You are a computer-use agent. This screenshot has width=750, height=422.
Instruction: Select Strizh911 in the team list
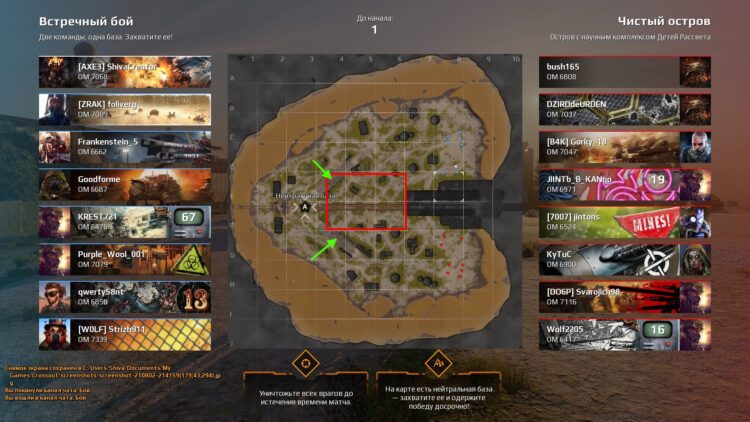(x=125, y=334)
